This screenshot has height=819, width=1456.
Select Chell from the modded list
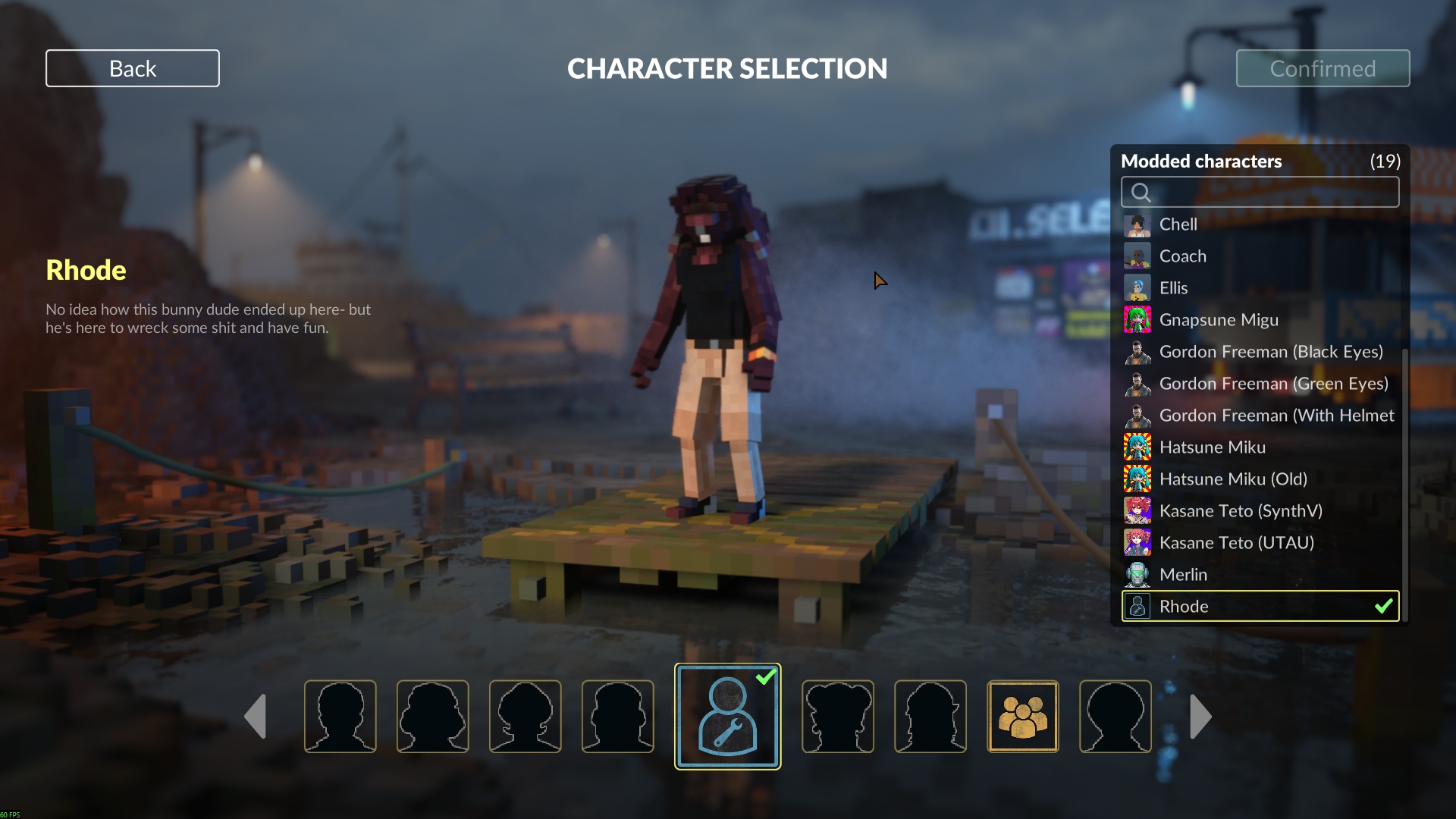1178,224
